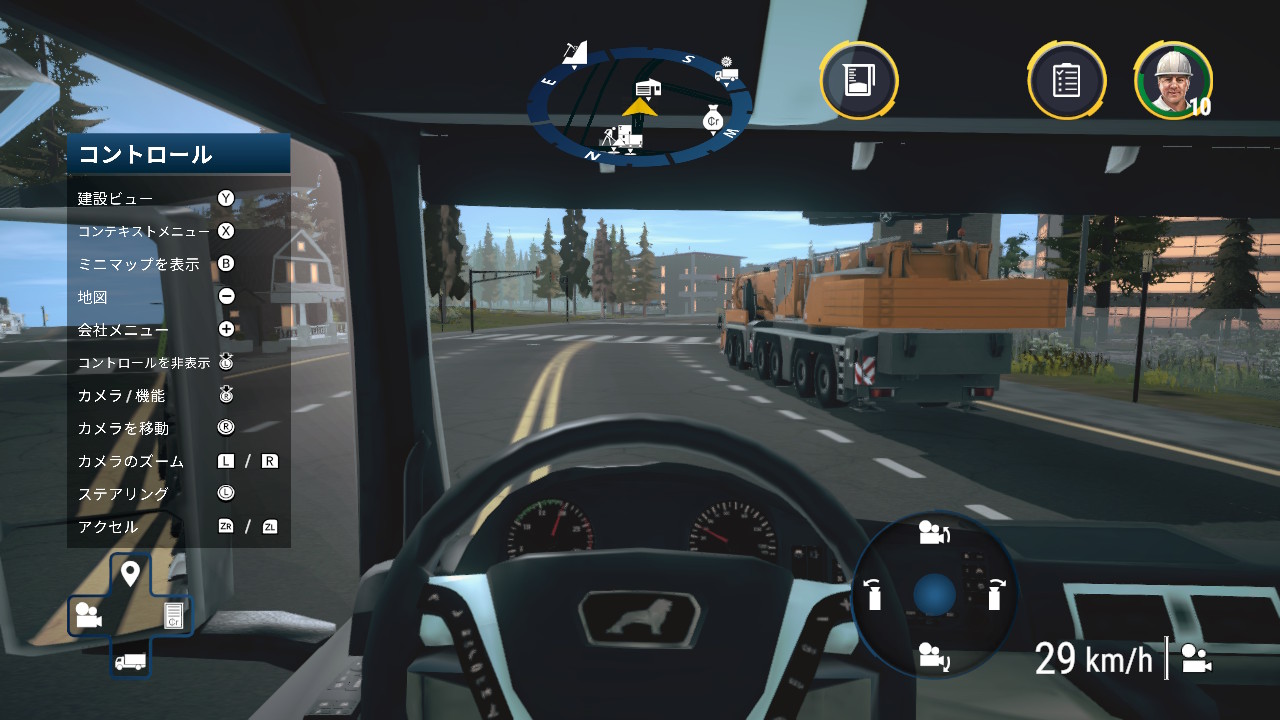Select the garage building marker on compass
1280x720 pixels.
(648, 89)
